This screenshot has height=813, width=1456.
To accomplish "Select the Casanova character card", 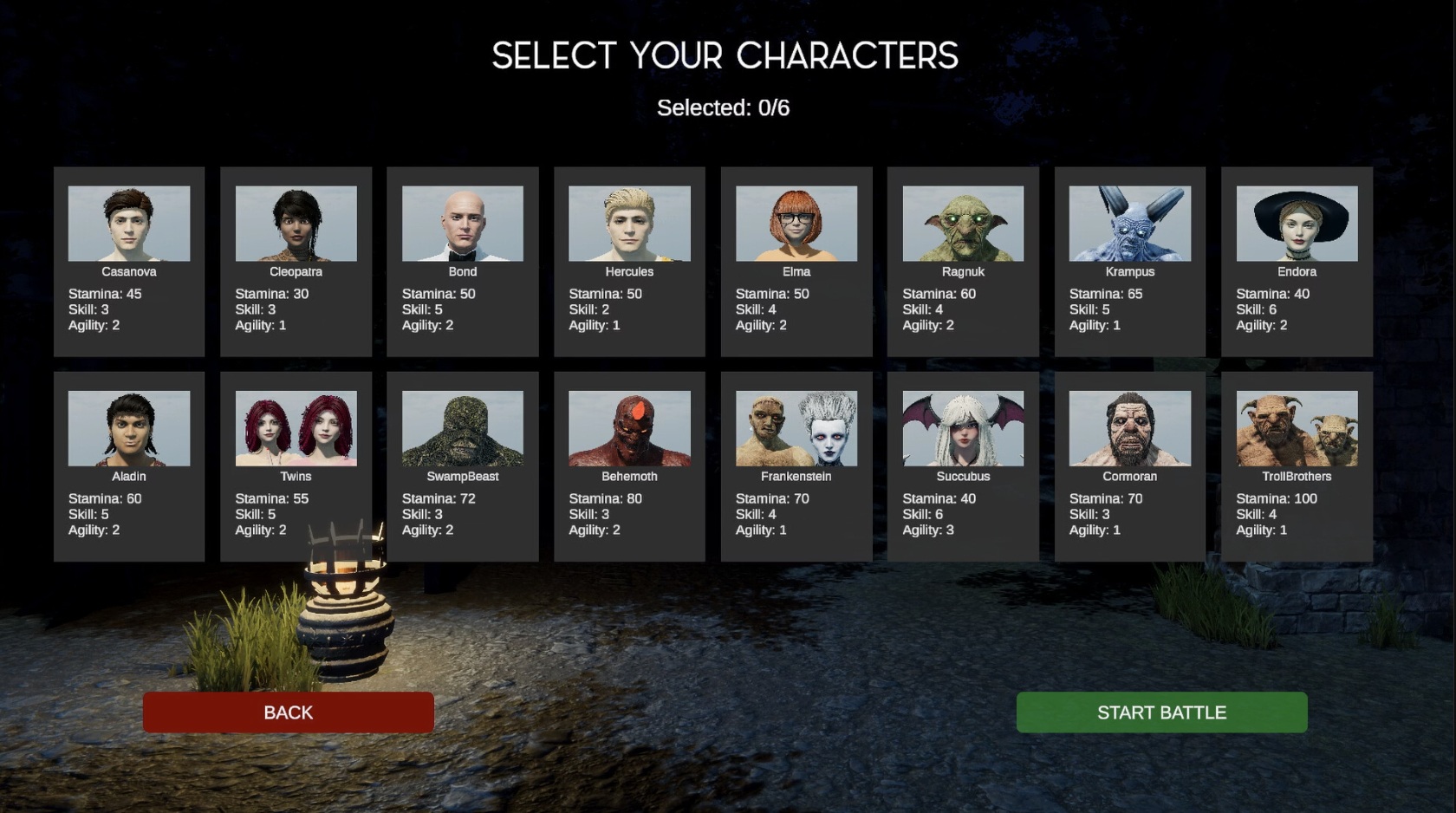I will [129, 261].
